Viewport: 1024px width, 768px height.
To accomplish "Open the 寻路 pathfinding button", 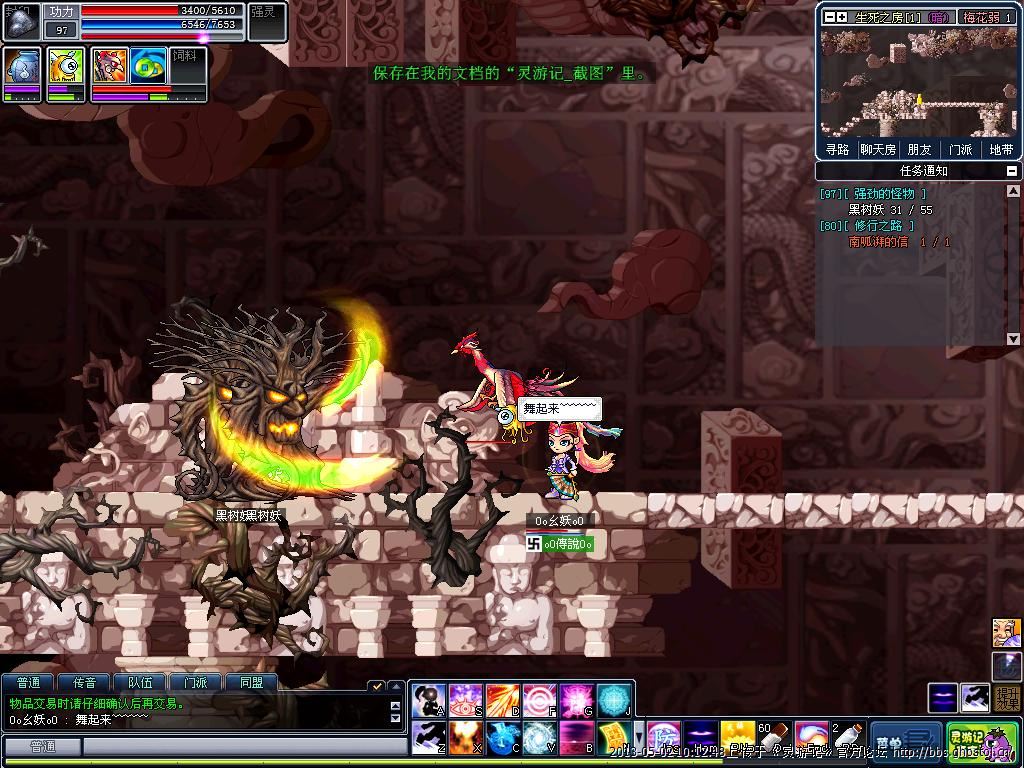I will click(x=837, y=149).
